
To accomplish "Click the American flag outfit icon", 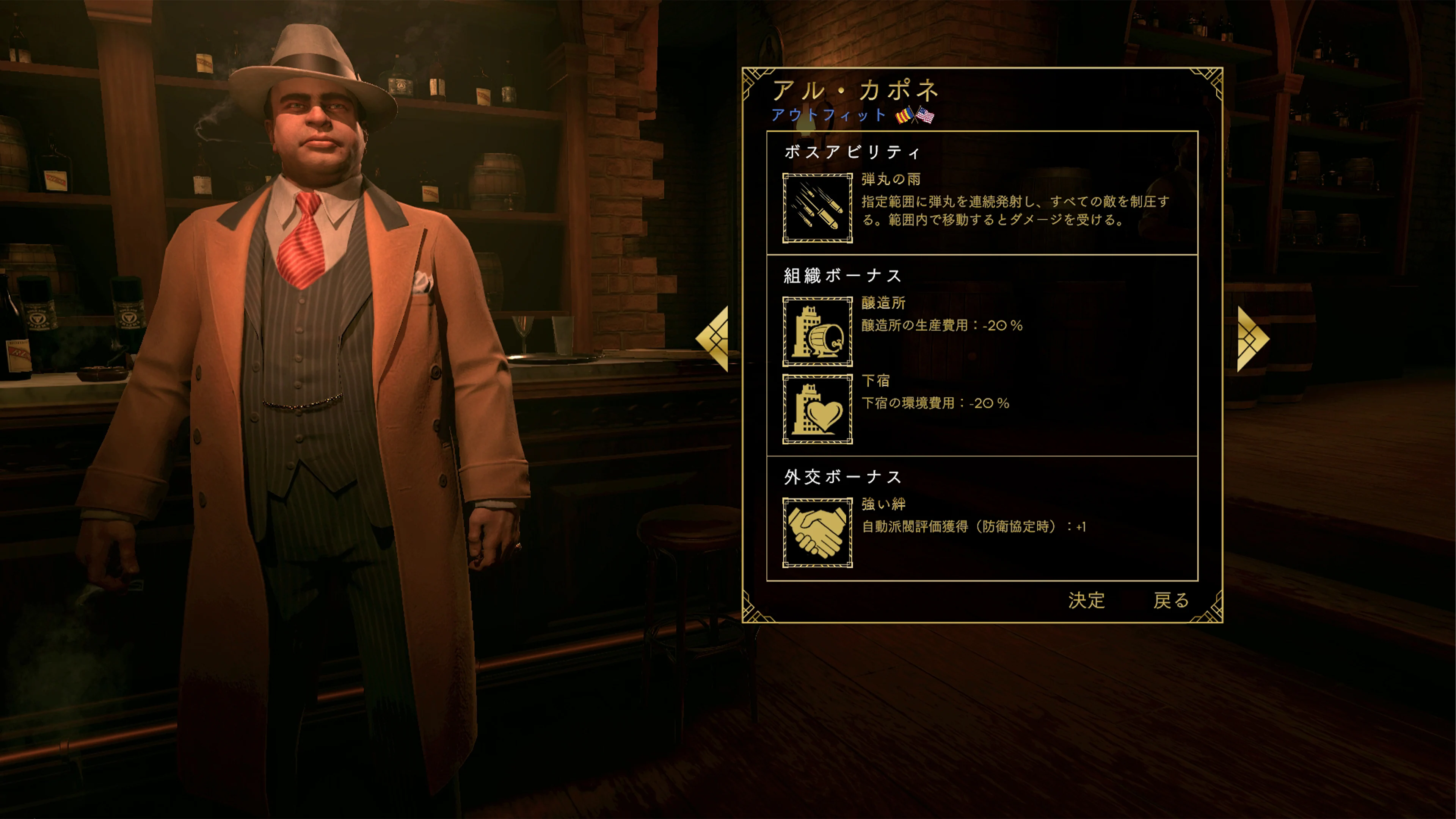I will [x=926, y=115].
